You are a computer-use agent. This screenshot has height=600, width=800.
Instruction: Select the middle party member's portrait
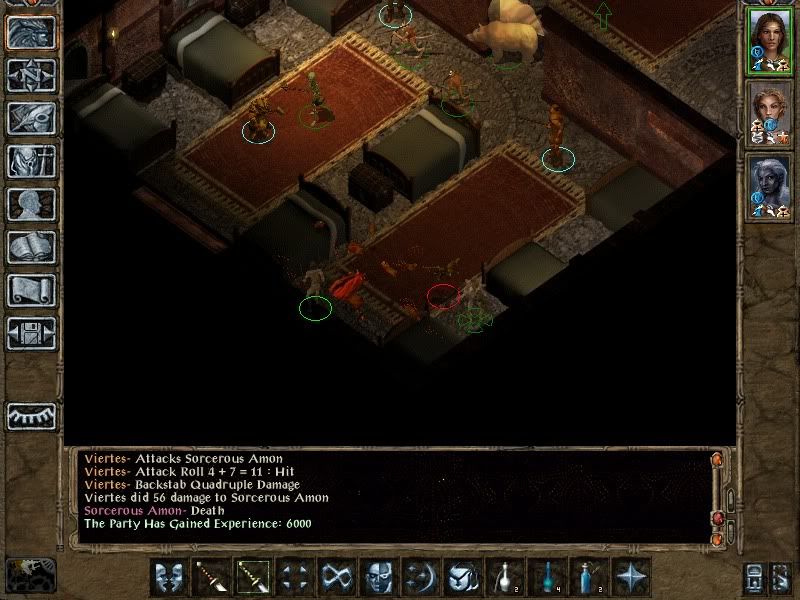point(769,113)
